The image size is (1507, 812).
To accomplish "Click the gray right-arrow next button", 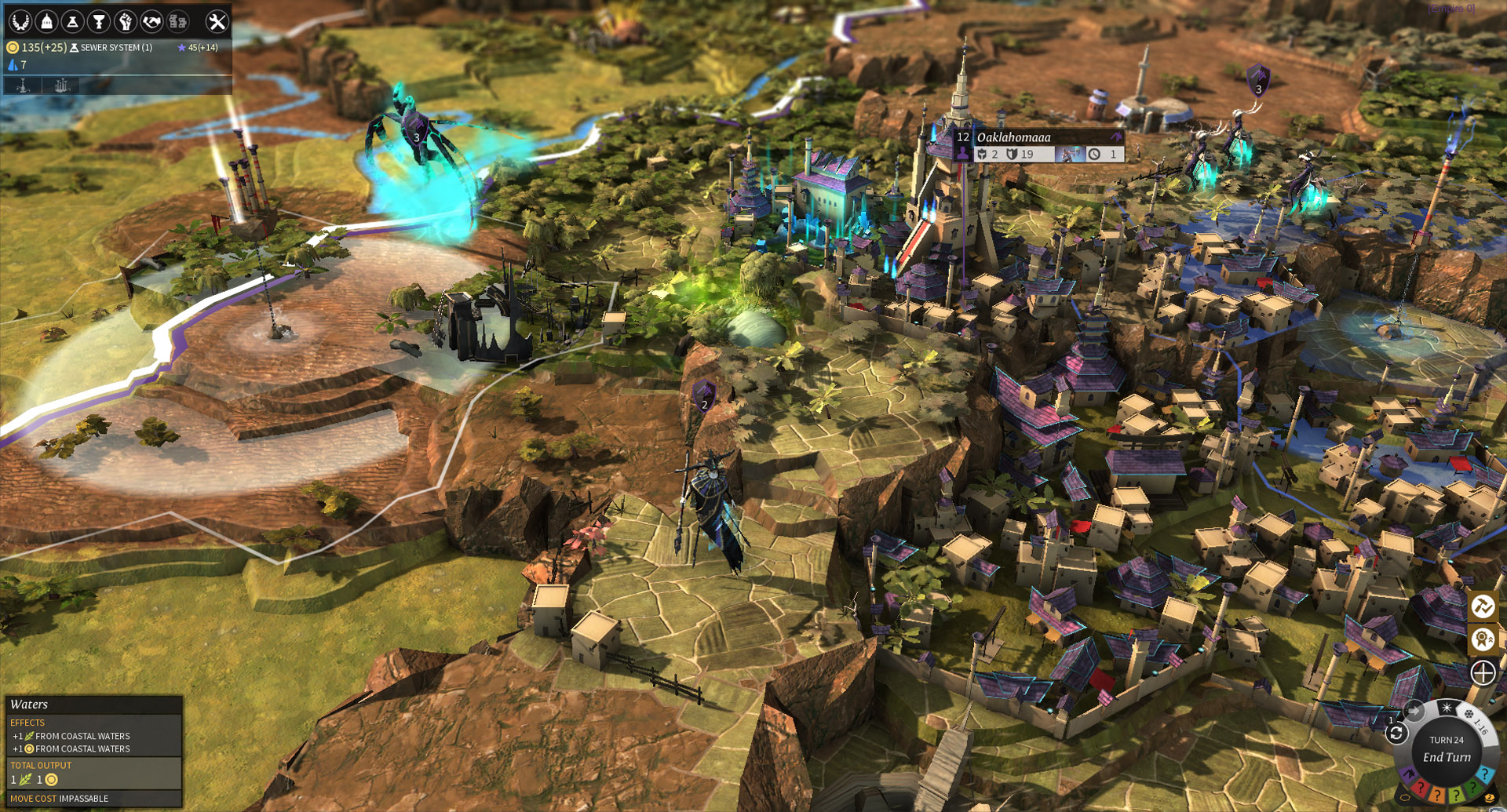I will tap(1414, 711).
